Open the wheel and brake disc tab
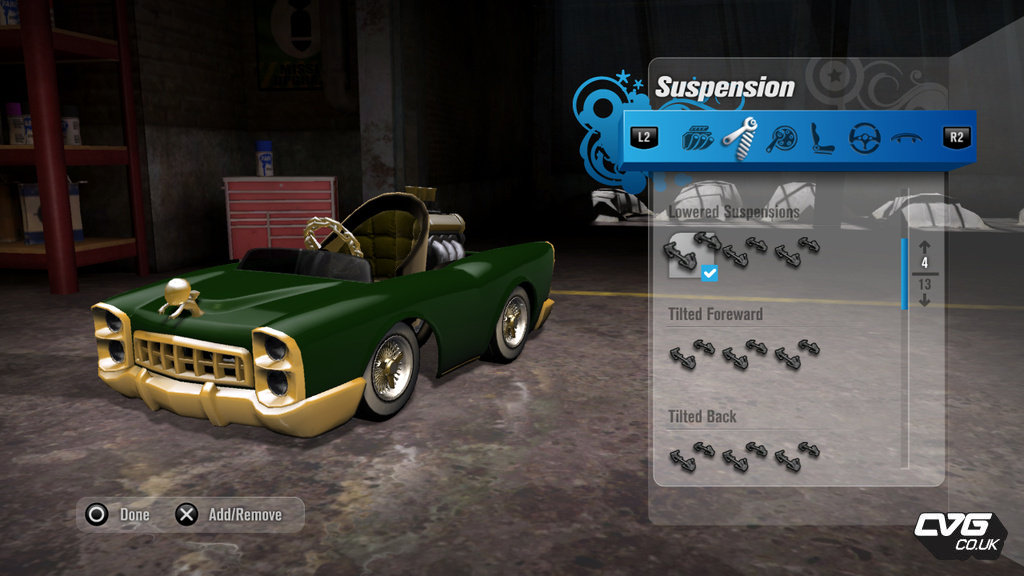Screen dimensions: 1024x576 [782, 138]
